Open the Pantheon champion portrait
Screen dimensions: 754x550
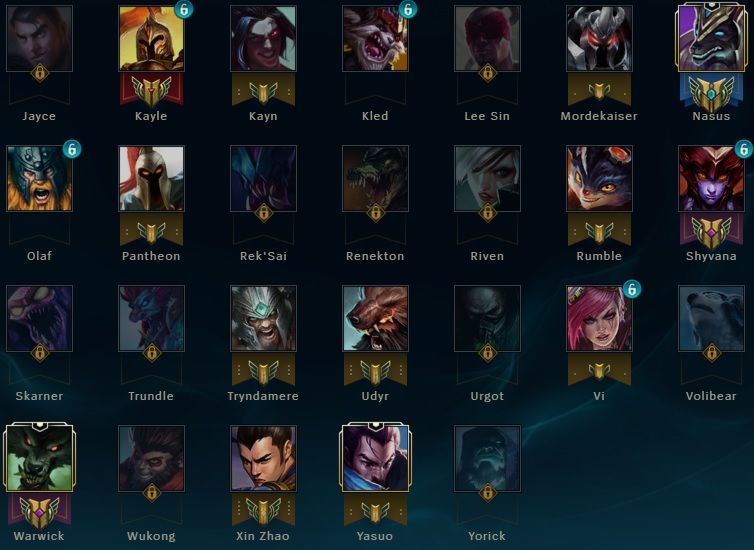click(151, 178)
